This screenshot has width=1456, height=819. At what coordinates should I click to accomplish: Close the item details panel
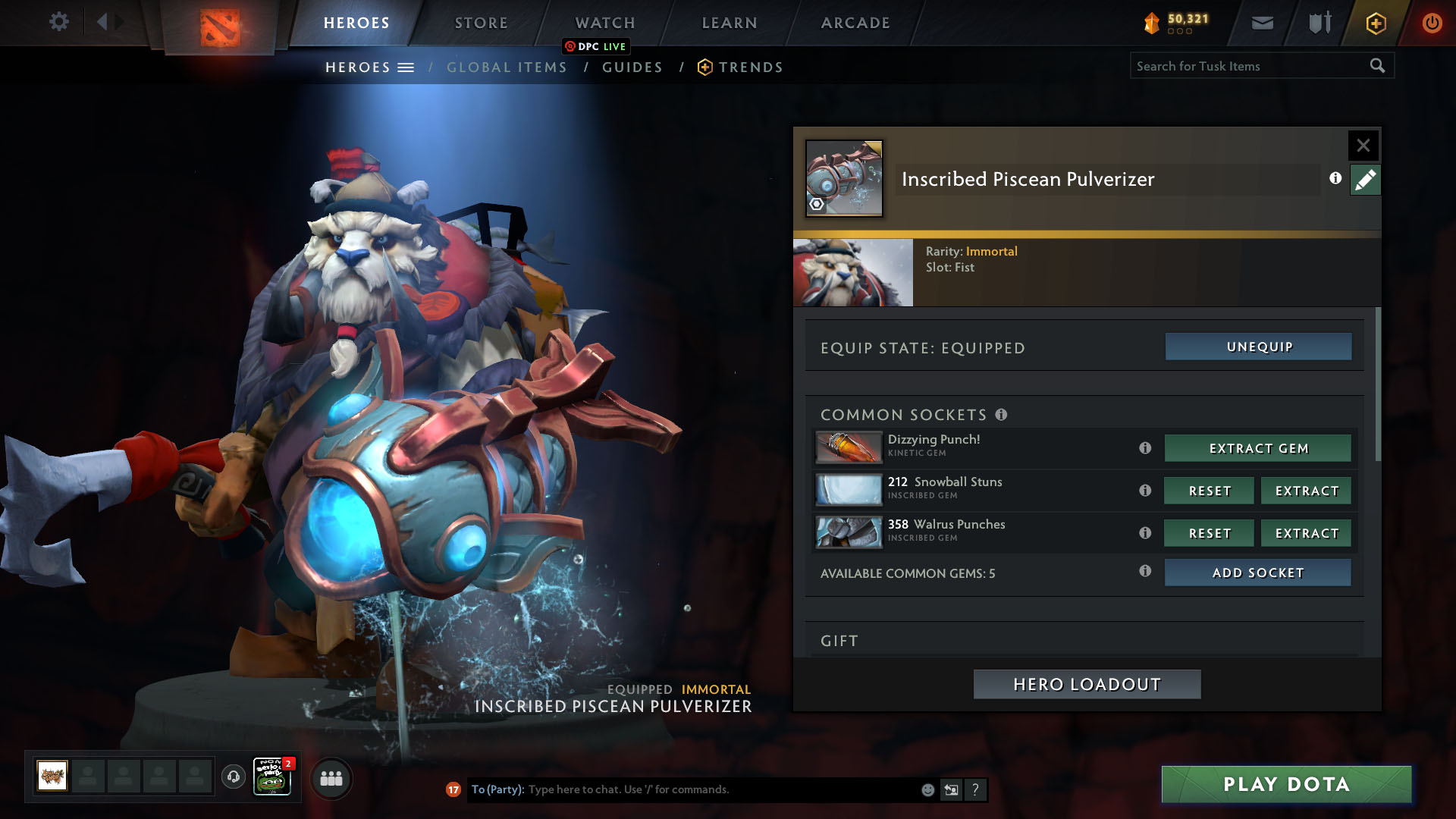pyautogui.click(x=1363, y=146)
